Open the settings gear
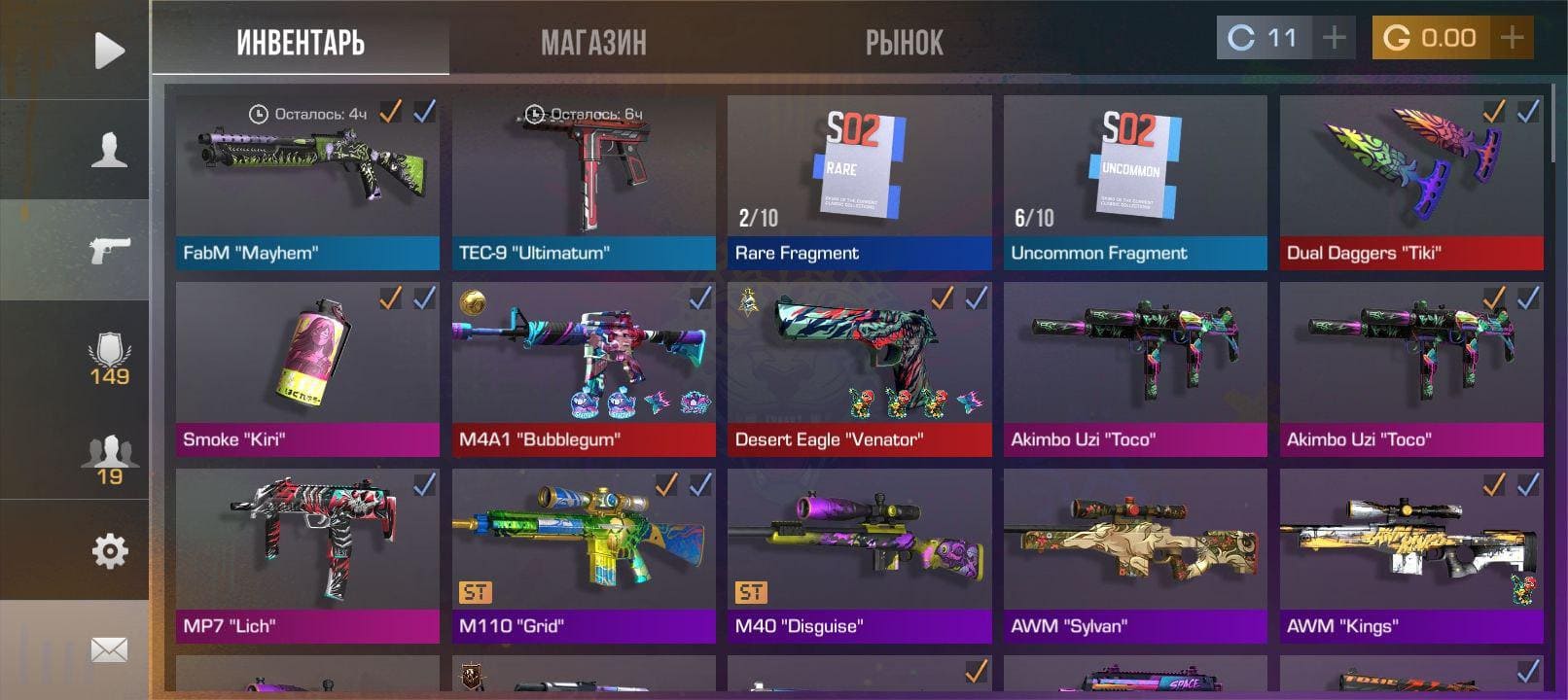This screenshot has height=700, width=1568. (109, 551)
